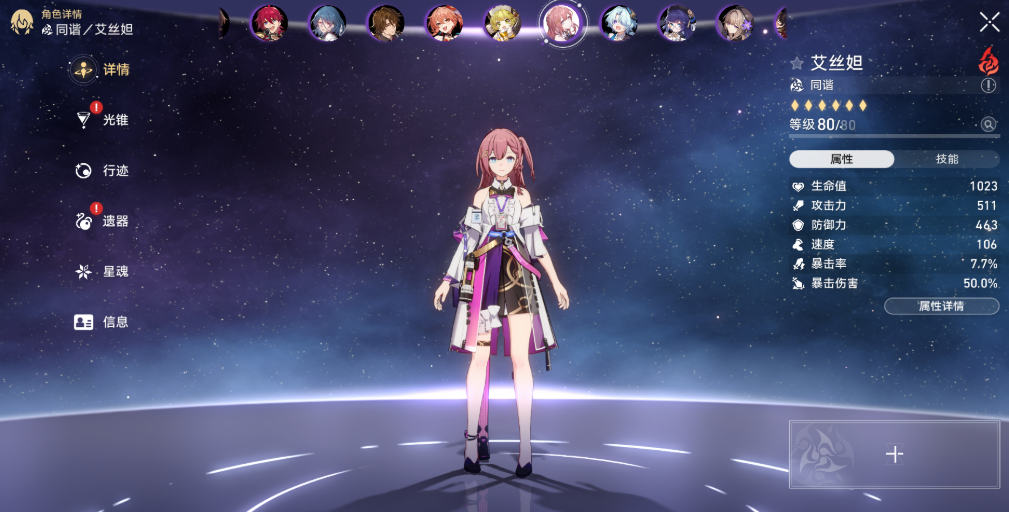Open the 详情 (Details) menu entry
1009x512 pixels.
tap(103, 70)
